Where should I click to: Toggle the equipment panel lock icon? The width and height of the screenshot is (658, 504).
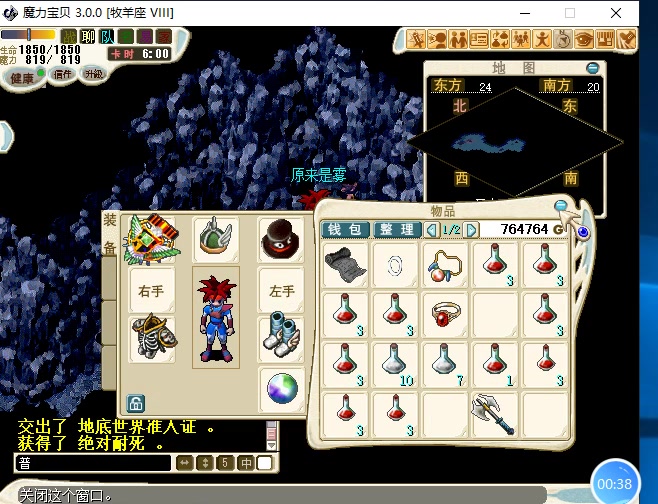click(x=135, y=404)
